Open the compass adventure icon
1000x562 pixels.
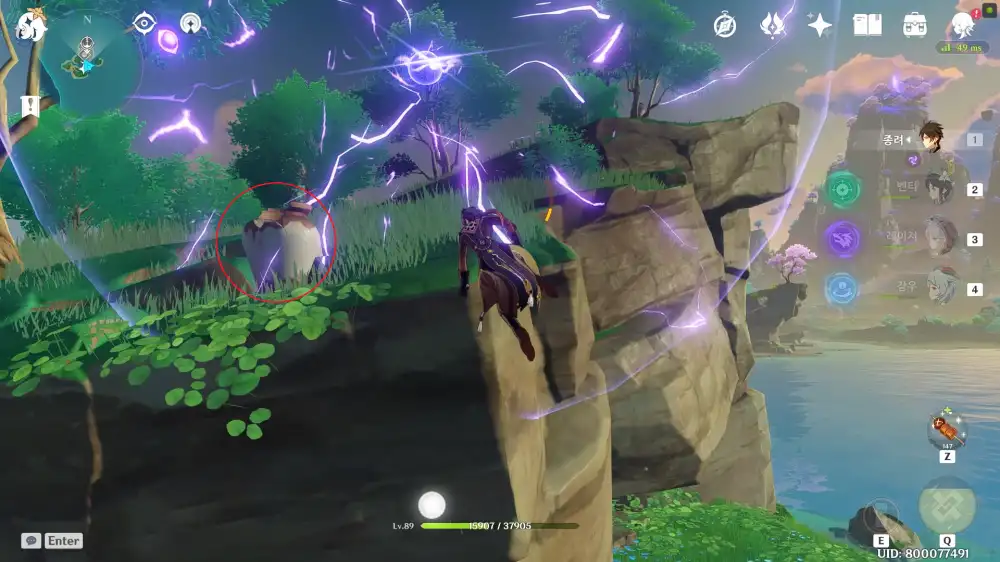725,26
